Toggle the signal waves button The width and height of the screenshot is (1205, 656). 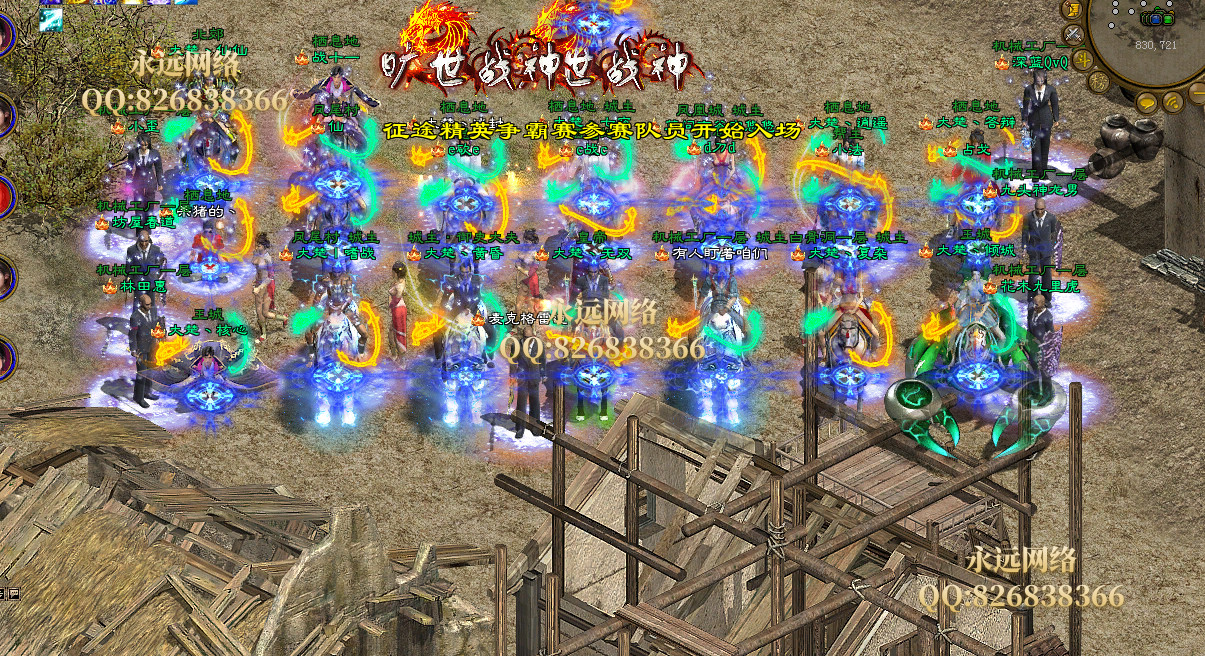pos(1173,102)
